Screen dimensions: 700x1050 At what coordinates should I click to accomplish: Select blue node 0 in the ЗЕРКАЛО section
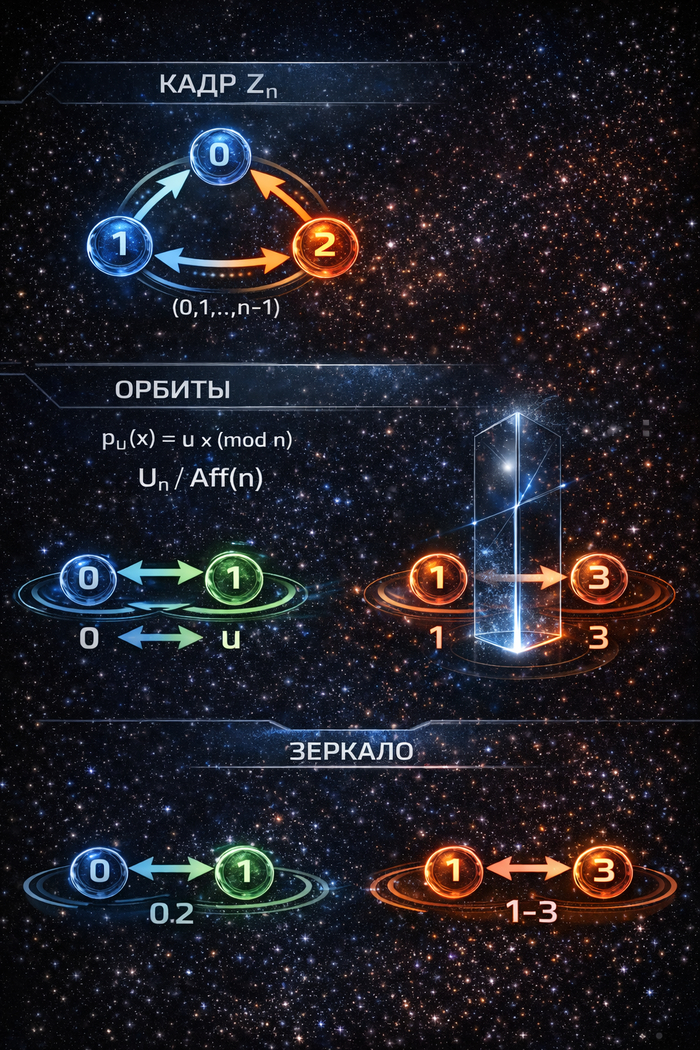coord(99,871)
